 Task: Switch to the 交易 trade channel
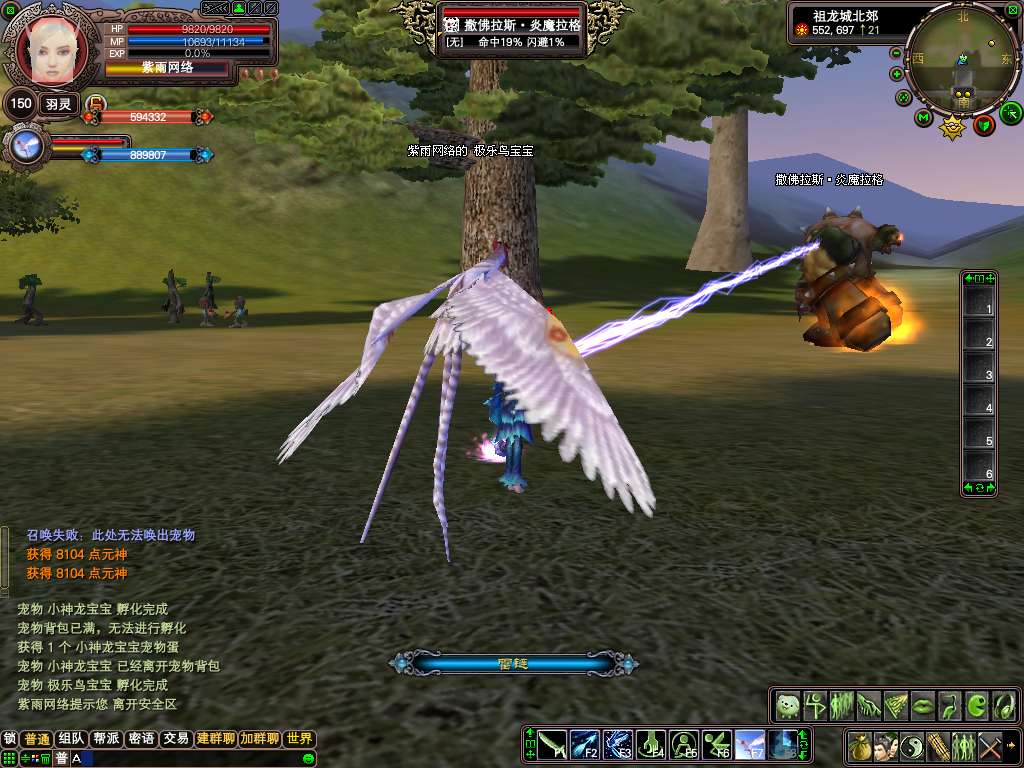pos(176,739)
